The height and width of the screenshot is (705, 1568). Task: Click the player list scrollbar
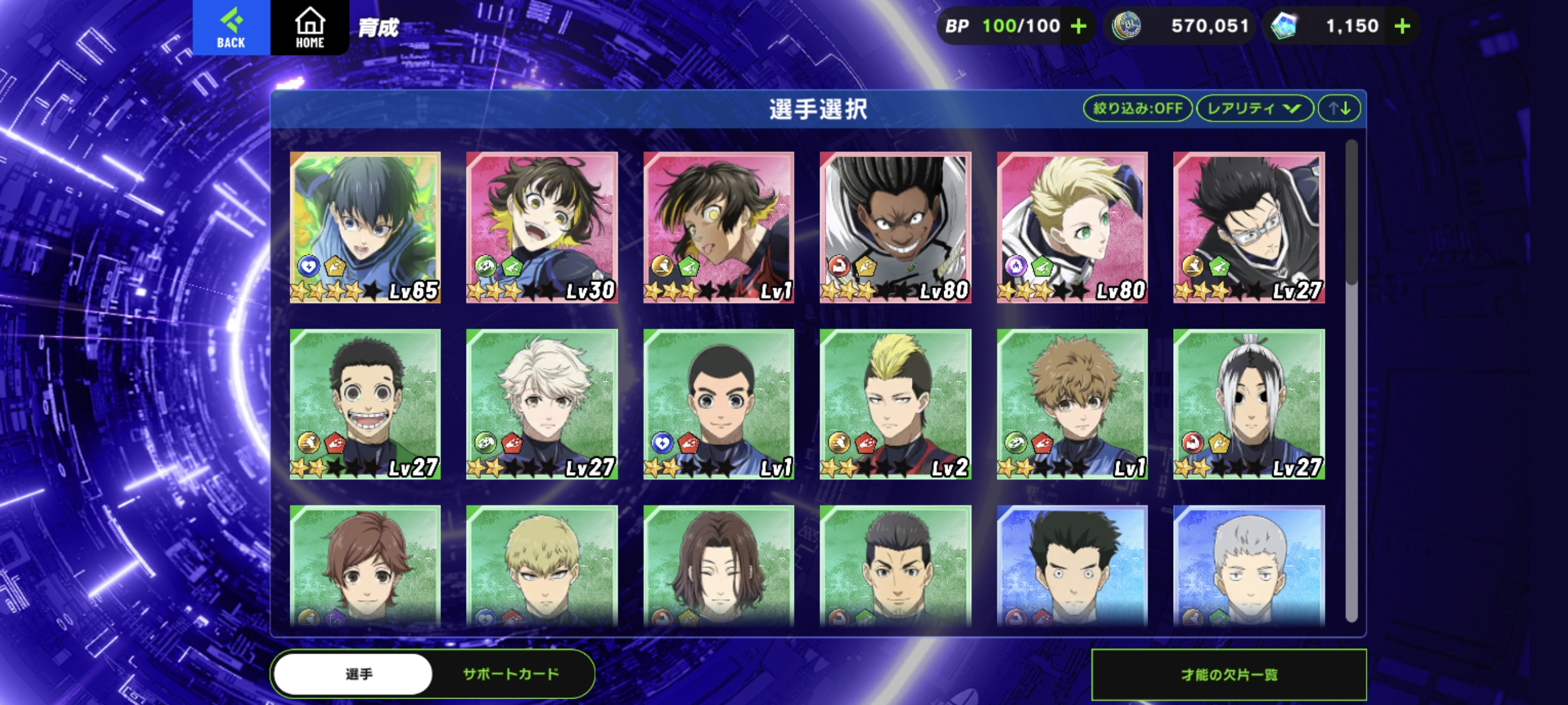(x=1351, y=213)
